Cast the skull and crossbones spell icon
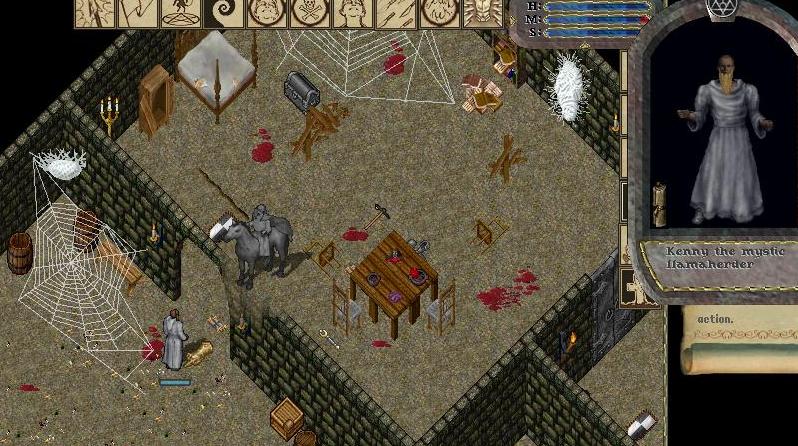798x446 pixels. point(311,13)
